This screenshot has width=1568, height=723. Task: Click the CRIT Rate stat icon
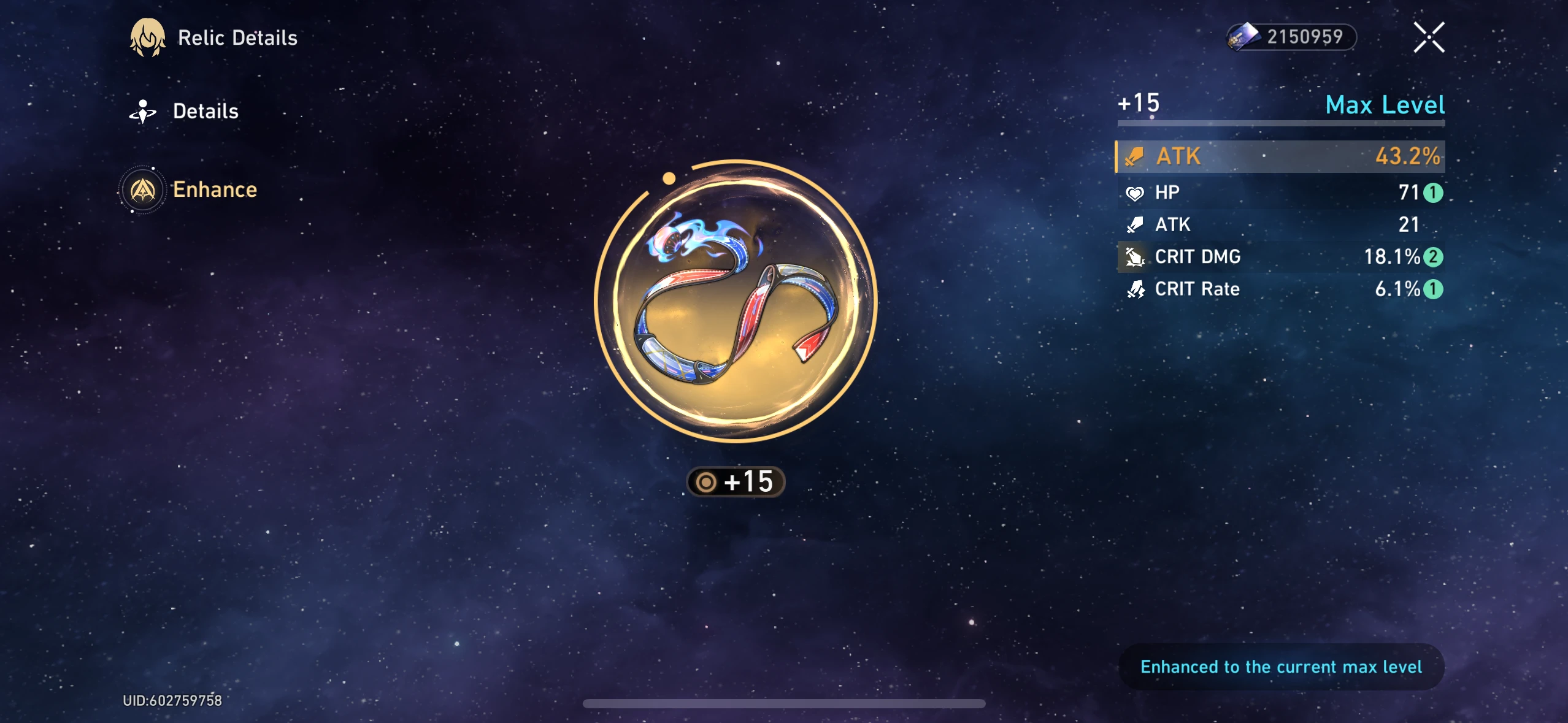pos(1136,289)
